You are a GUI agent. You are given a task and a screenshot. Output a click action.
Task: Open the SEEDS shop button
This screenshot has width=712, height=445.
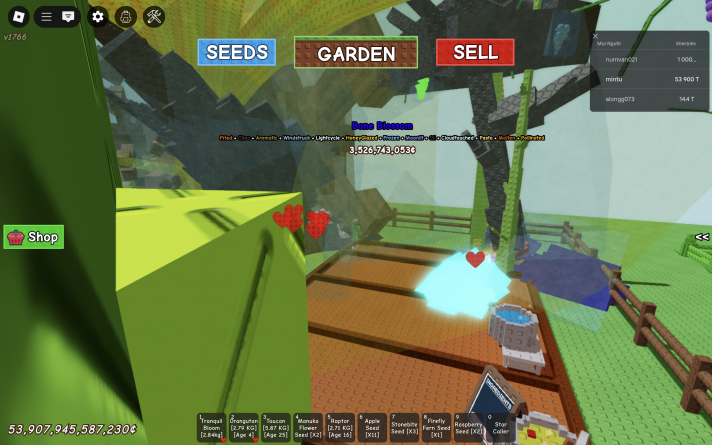pos(236,53)
